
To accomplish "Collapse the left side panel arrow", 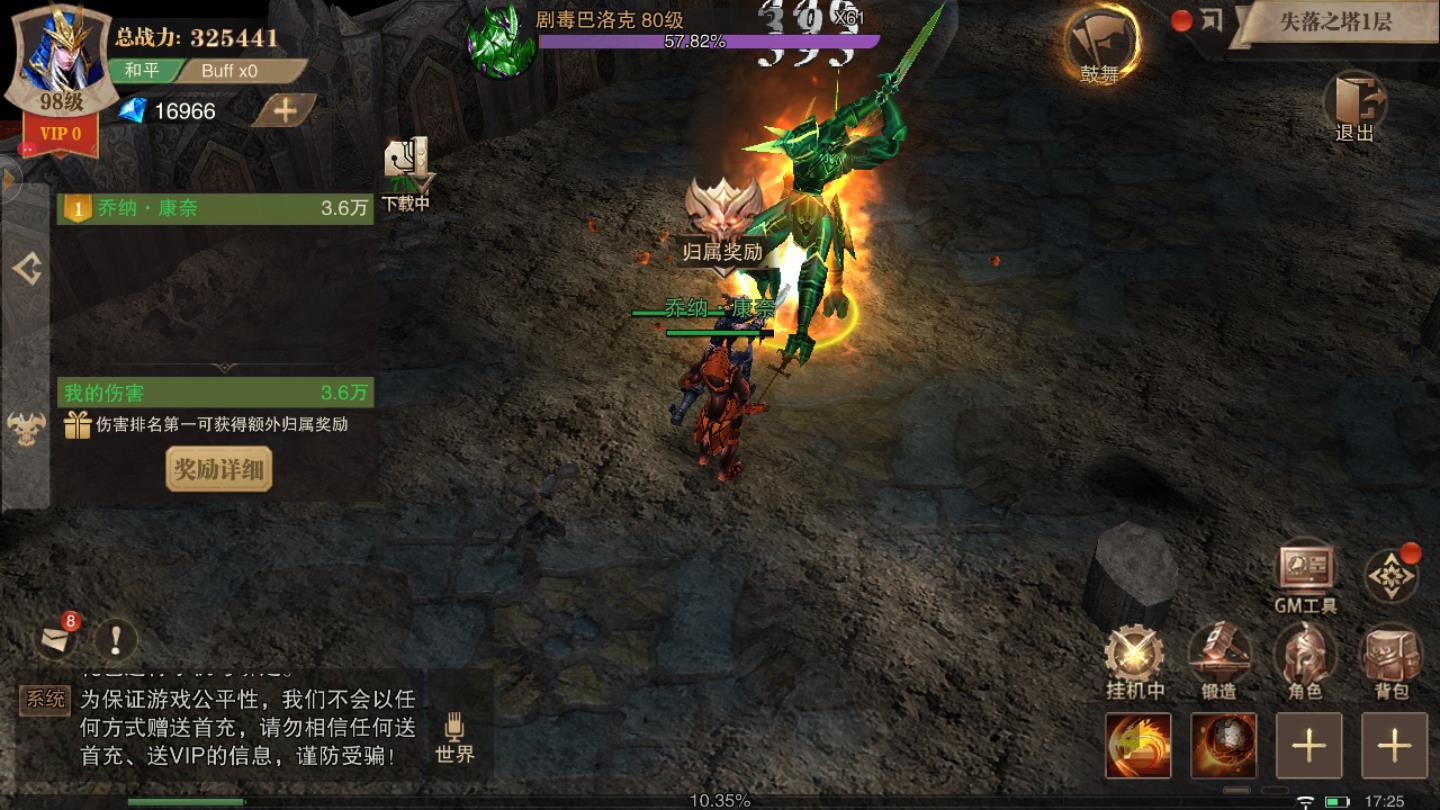I will click(x=26, y=269).
